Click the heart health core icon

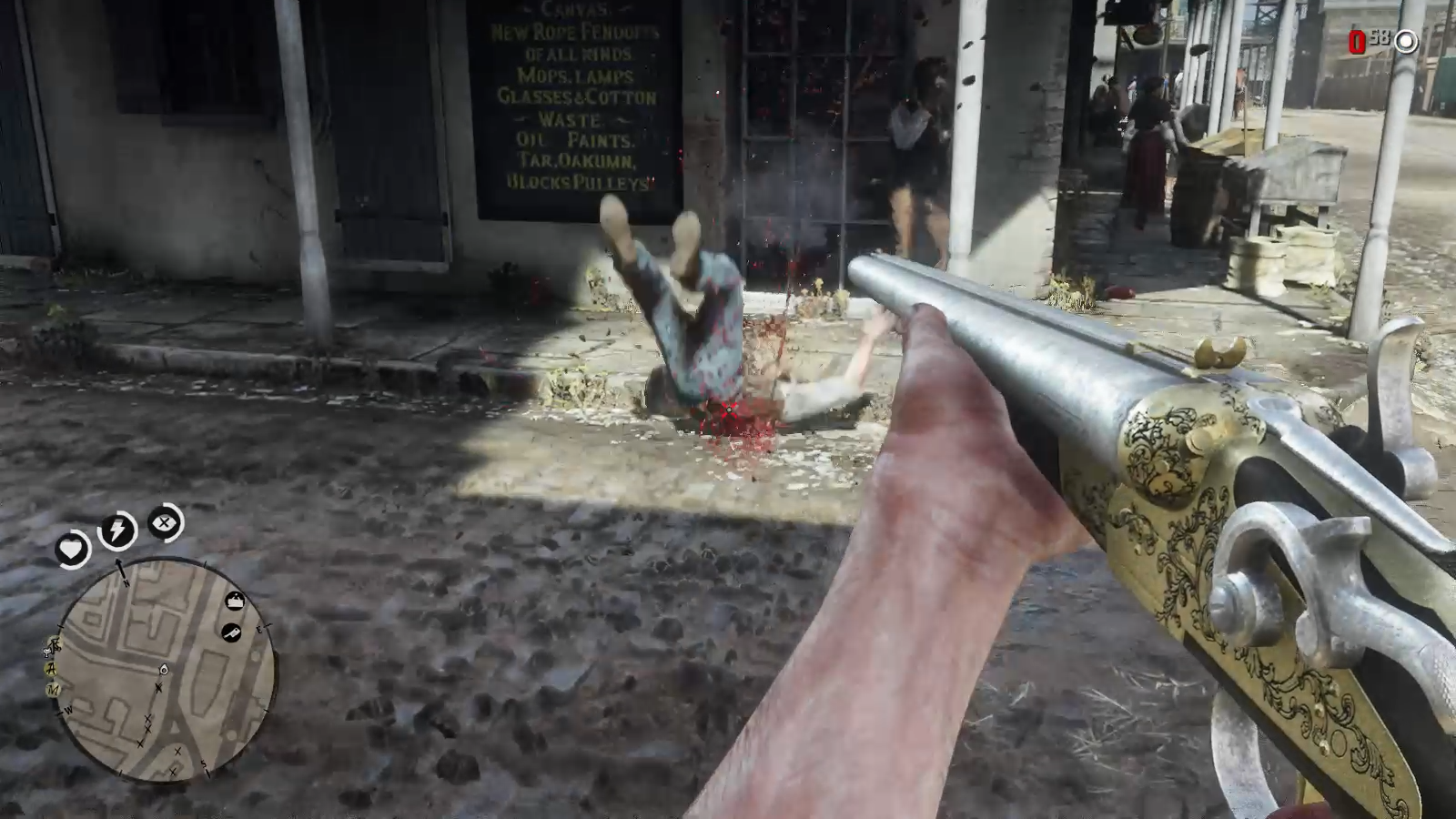click(72, 549)
